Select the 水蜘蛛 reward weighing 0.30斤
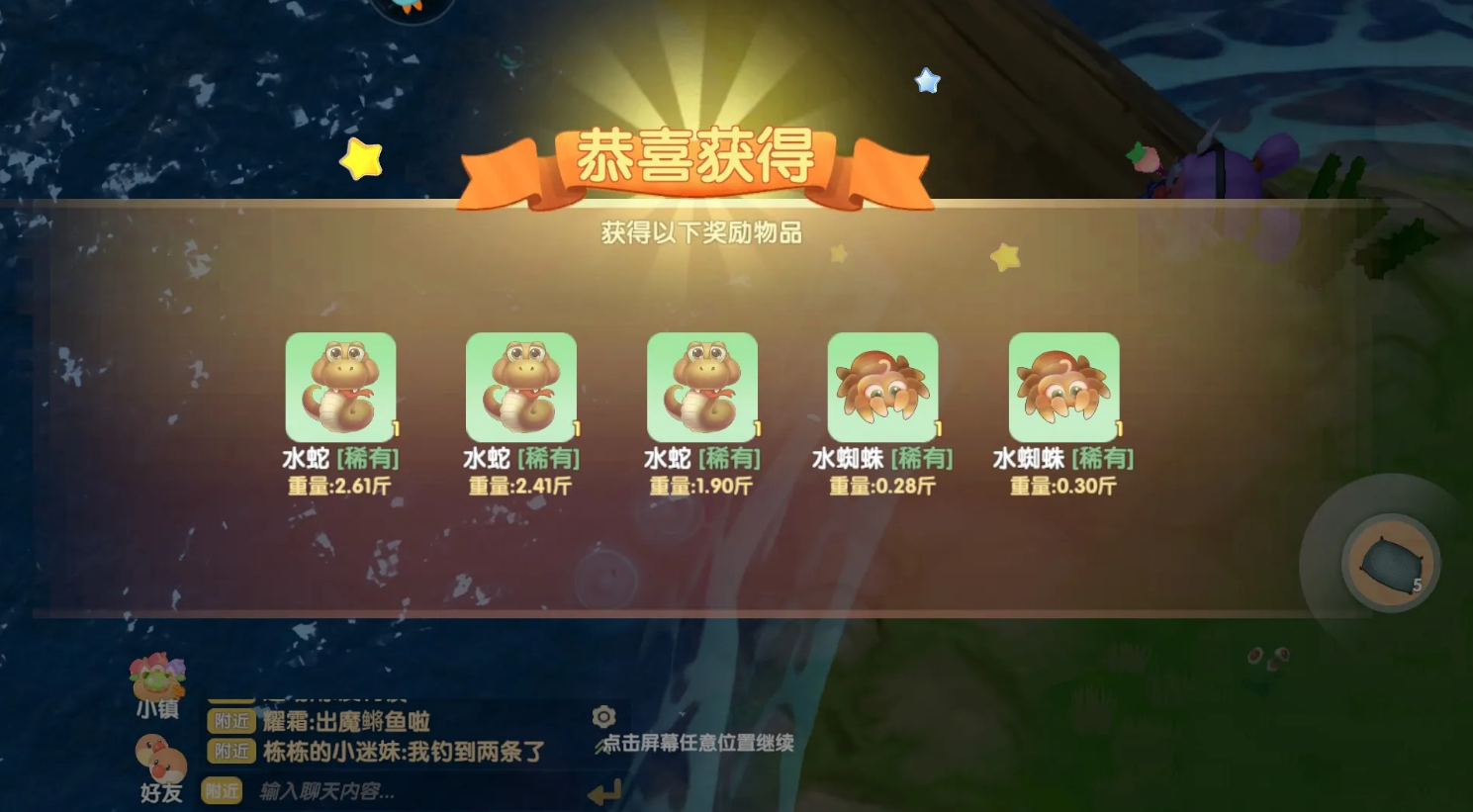This screenshot has width=1473, height=812. (1063, 386)
